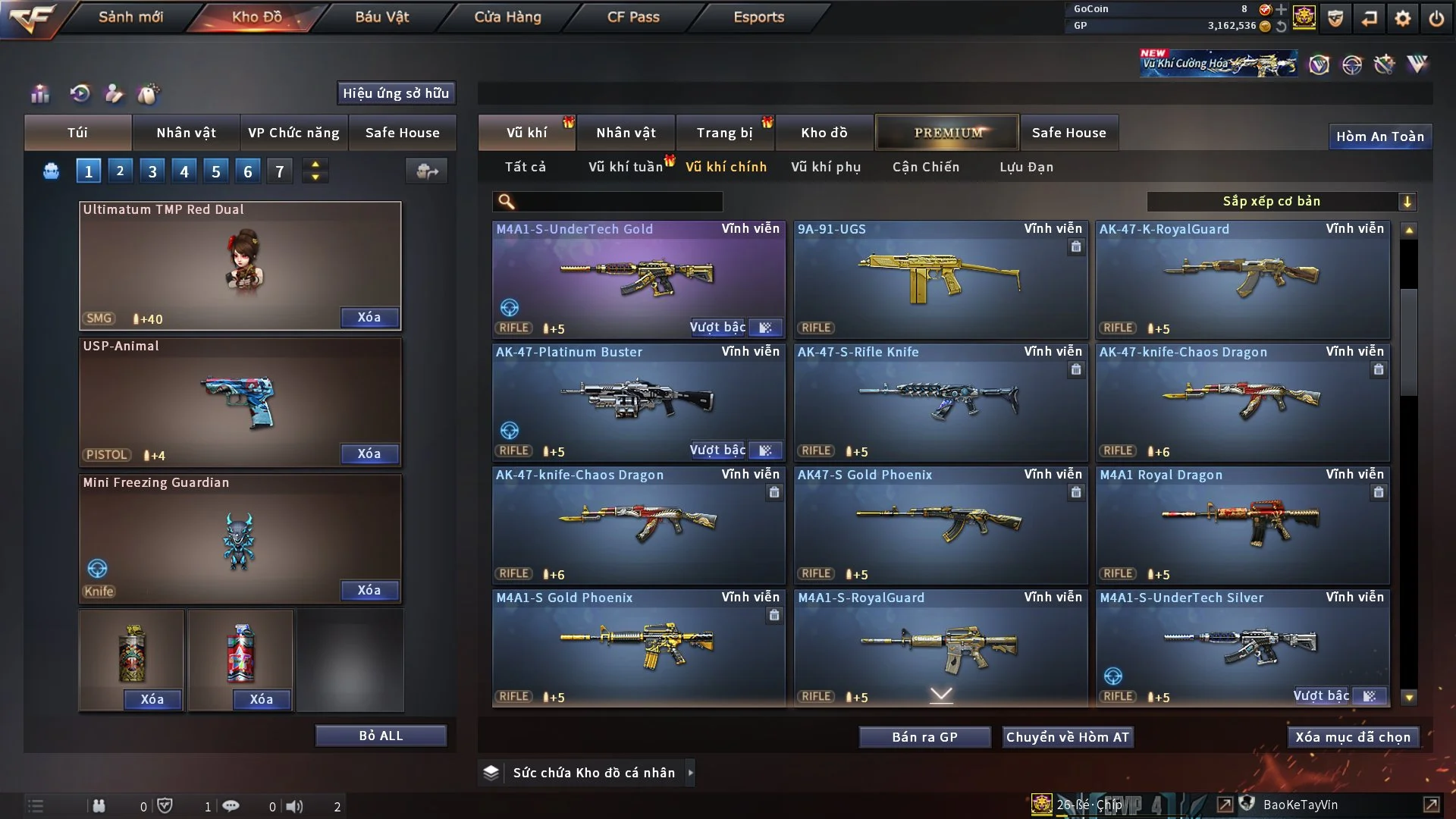The image size is (1456, 819).
Task: Click the Bỏ ALL button
Action: click(x=381, y=736)
